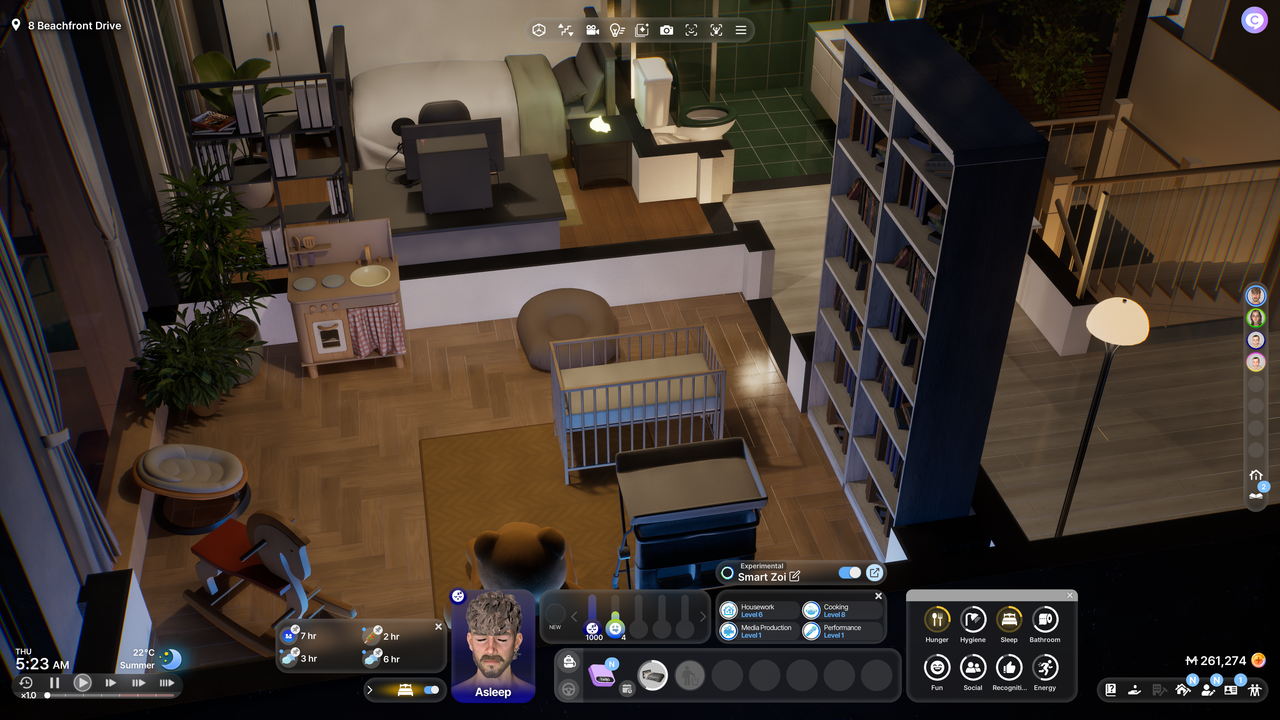Image resolution: width=1280 pixels, height=720 pixels.
Task: Toggle the sleep auto switch by bed icon
Action: coord(431,690)
